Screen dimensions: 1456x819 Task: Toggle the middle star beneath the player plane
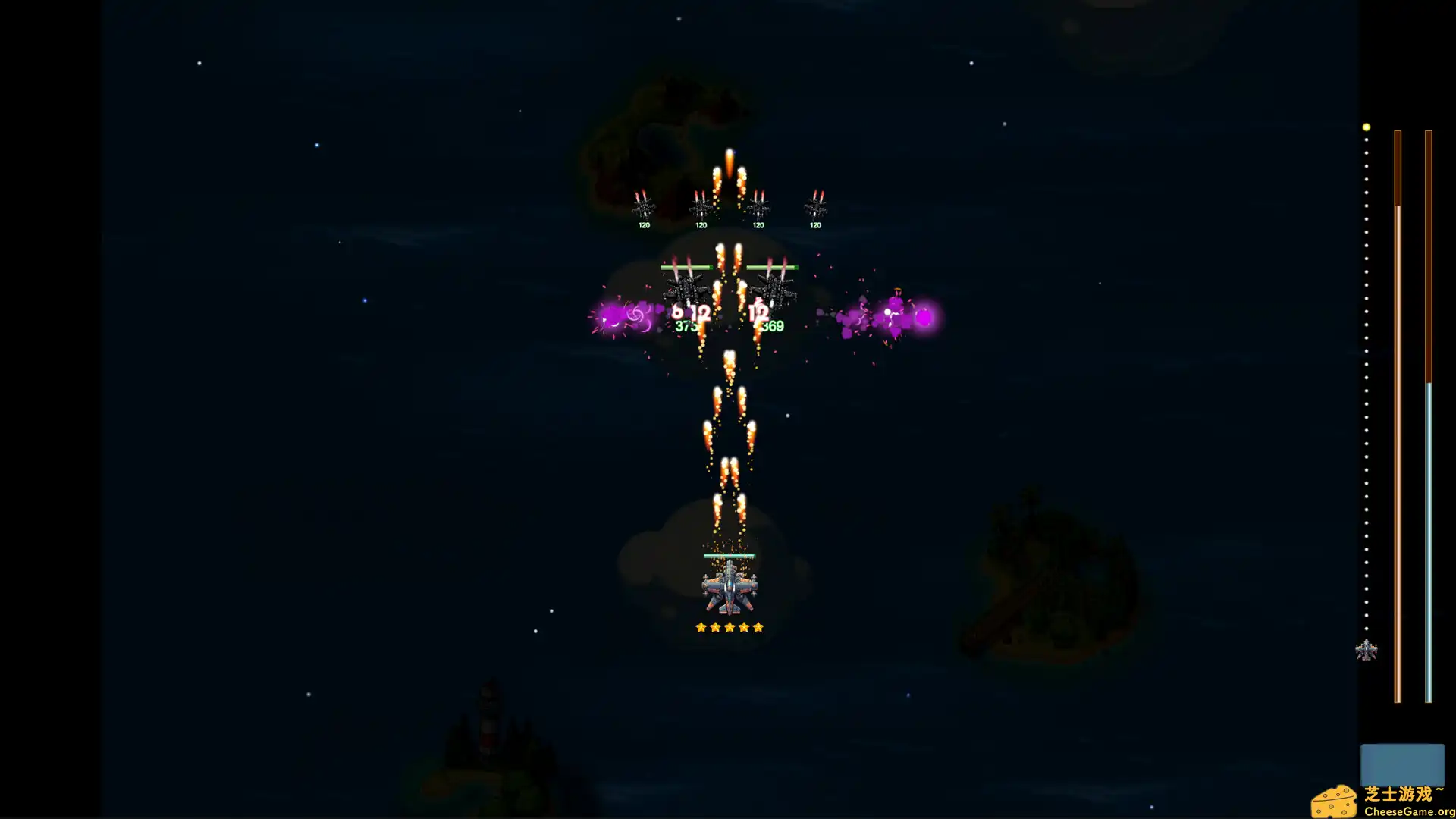[x=730, y=626]
